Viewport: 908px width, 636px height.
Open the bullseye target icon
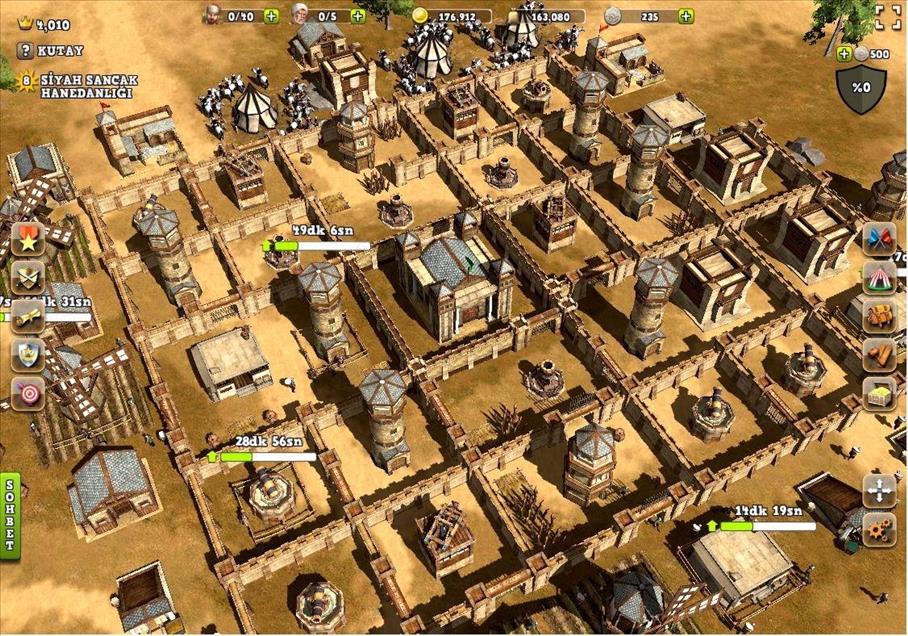[x=27, y=393]
